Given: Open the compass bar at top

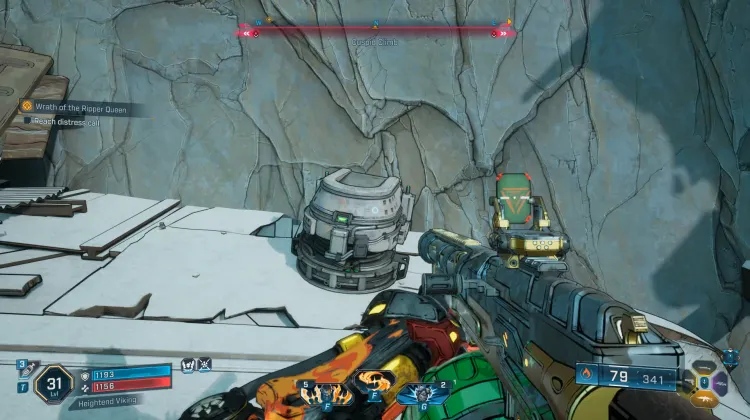Looking at the screenshot, I should 375,31.
